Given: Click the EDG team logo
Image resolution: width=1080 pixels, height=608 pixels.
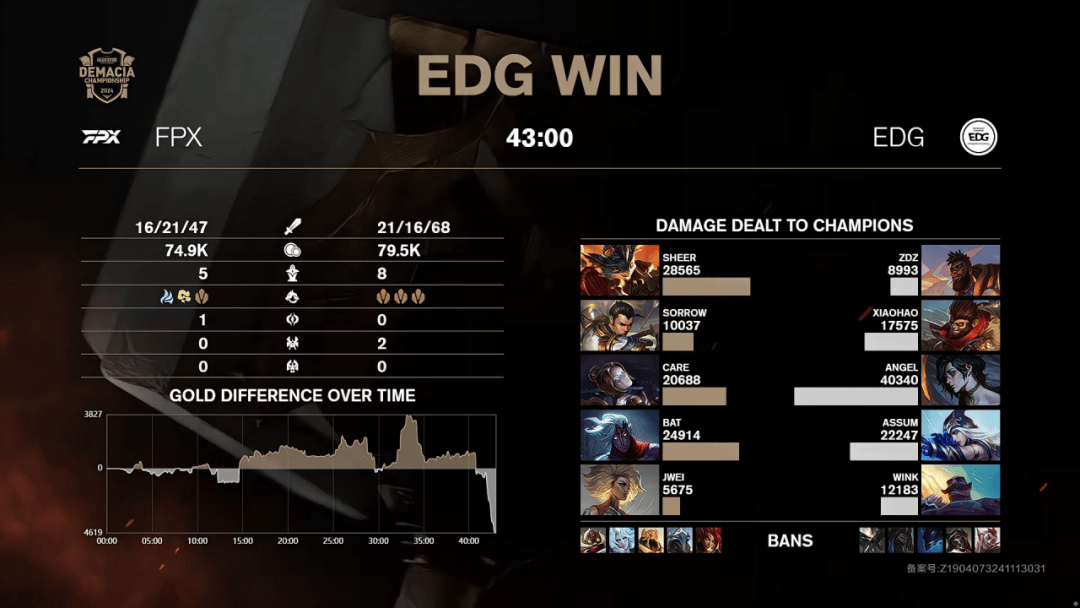Looking at the screenshot, I should click(978, 138).
